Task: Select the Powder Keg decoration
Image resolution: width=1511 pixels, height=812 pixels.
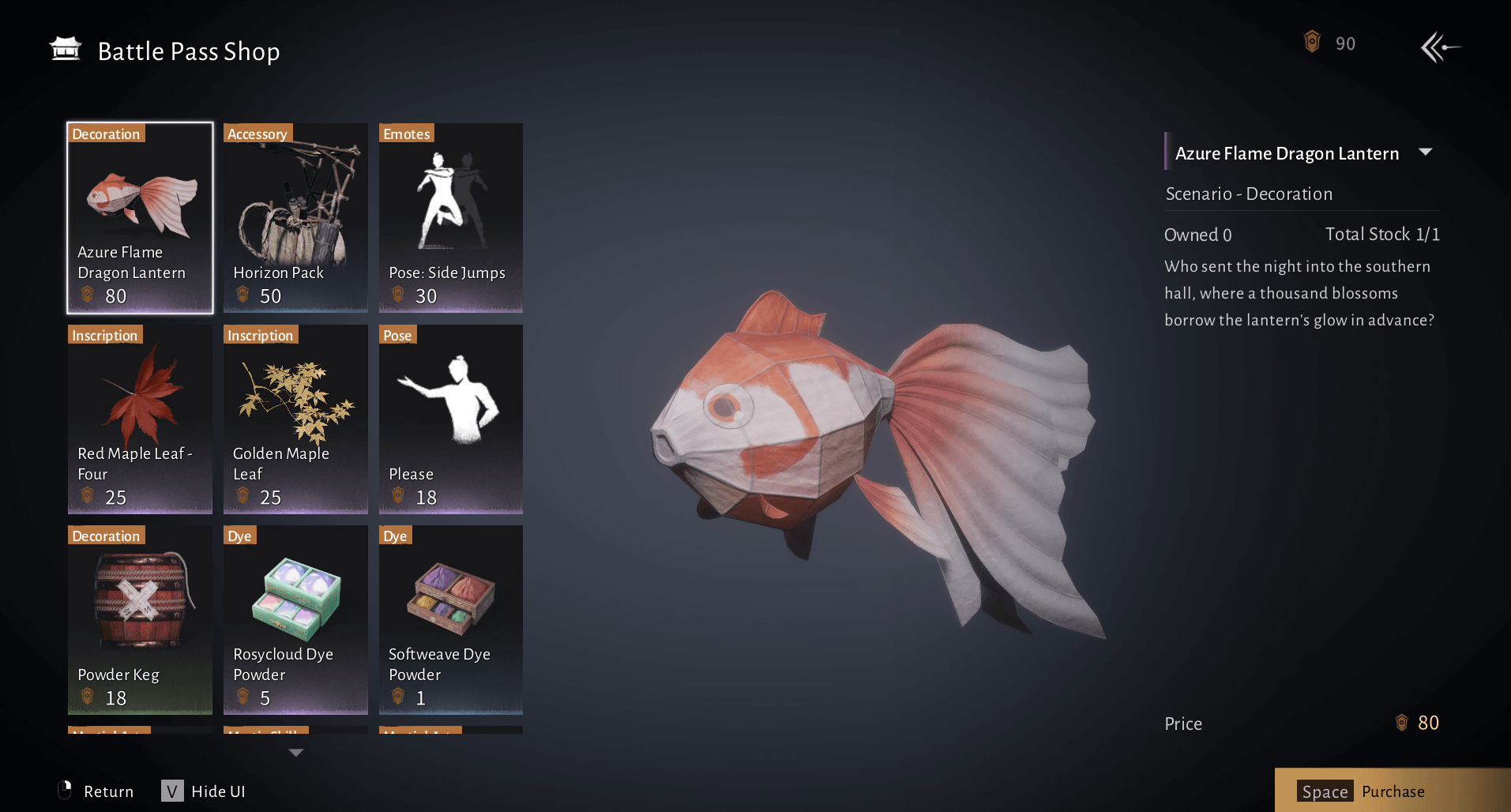Action: tap(140, 620)
